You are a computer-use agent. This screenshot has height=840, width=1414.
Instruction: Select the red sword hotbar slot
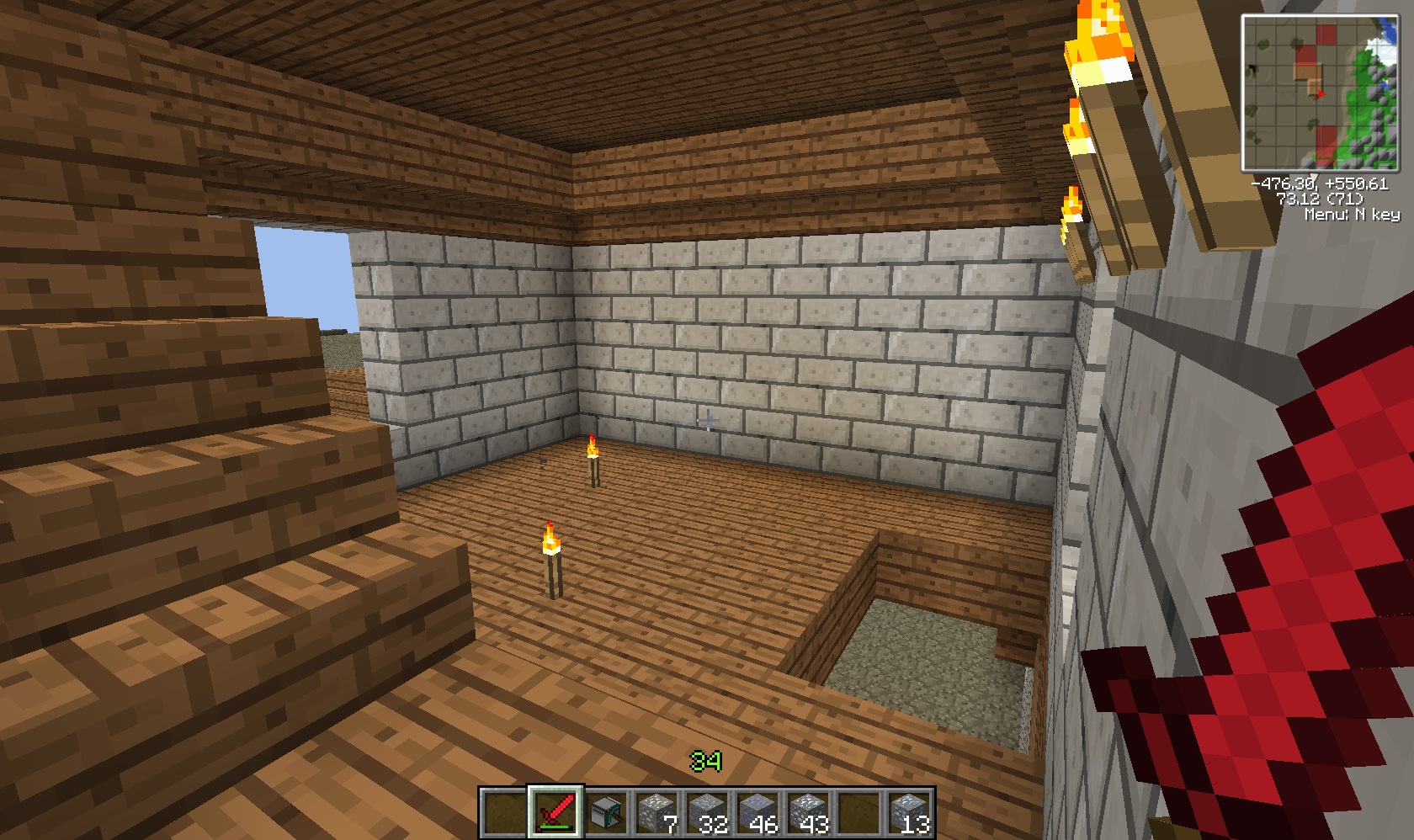click(x=555, y=812)
